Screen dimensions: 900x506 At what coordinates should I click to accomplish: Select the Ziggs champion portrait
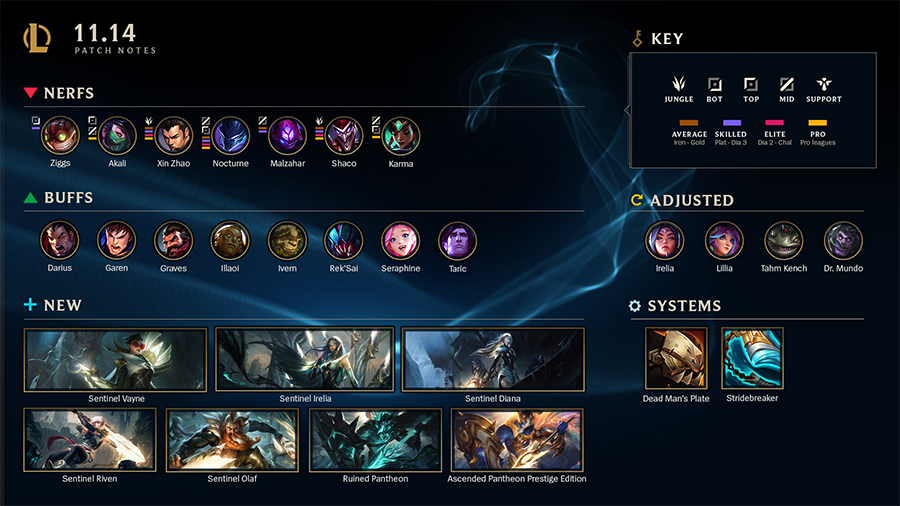coord(60,135)
